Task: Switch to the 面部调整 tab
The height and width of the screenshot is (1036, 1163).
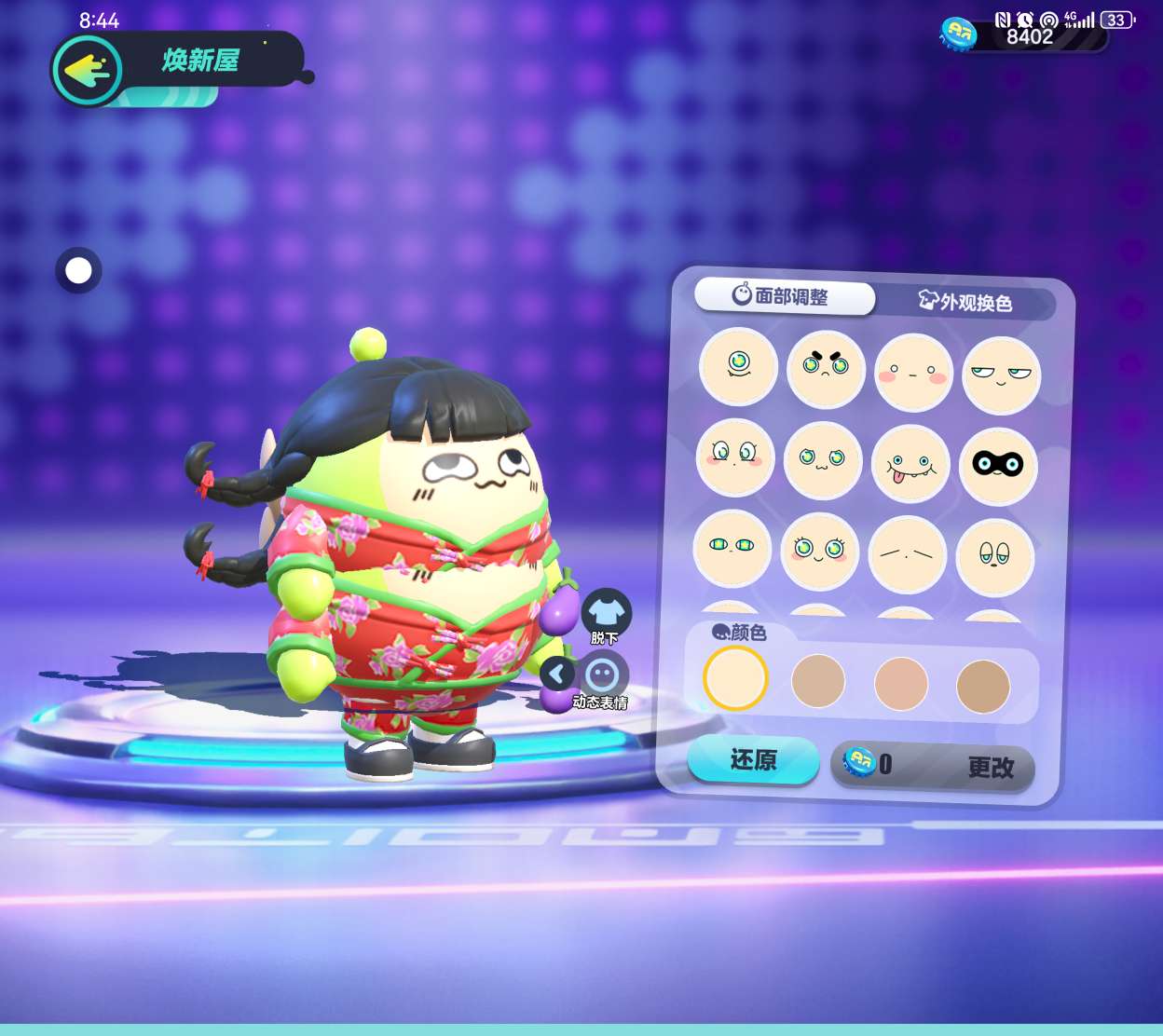Action: pyautogui.click(x=785, y=296)
